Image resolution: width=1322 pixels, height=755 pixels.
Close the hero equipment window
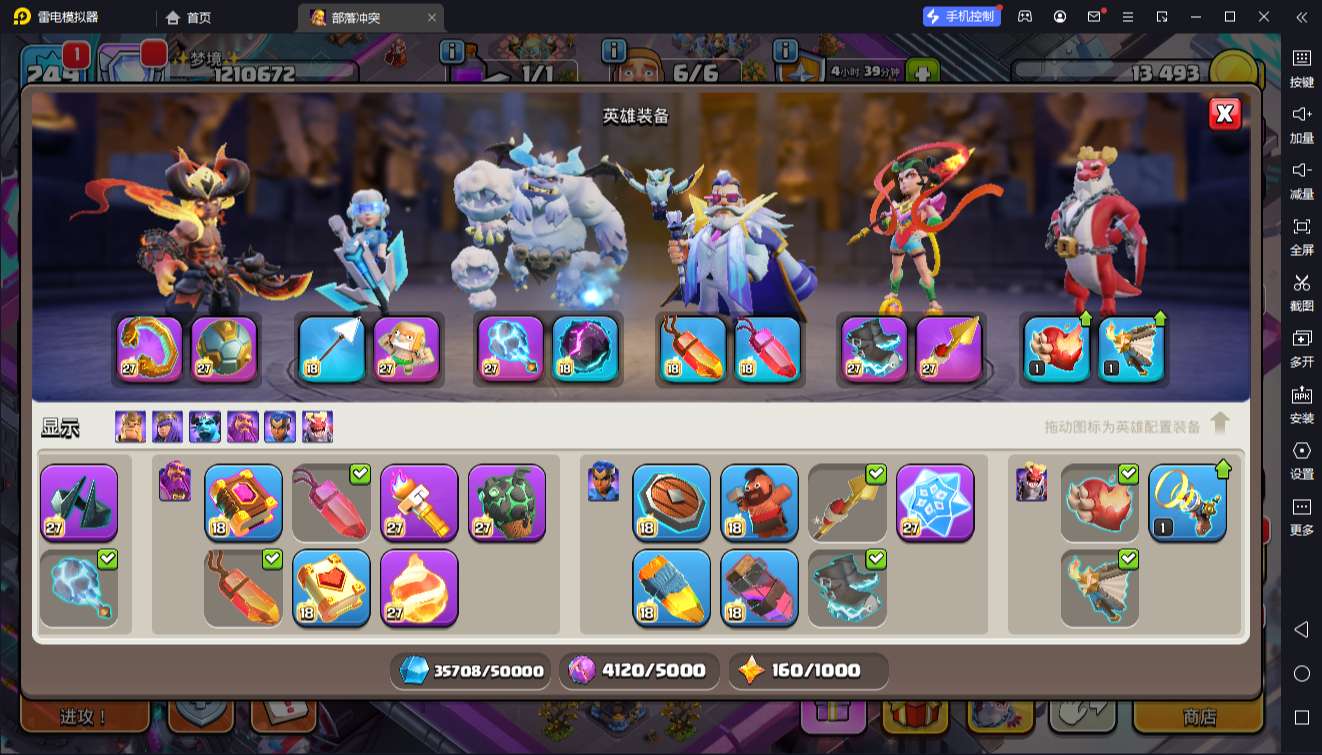[x=1224, y=114]
